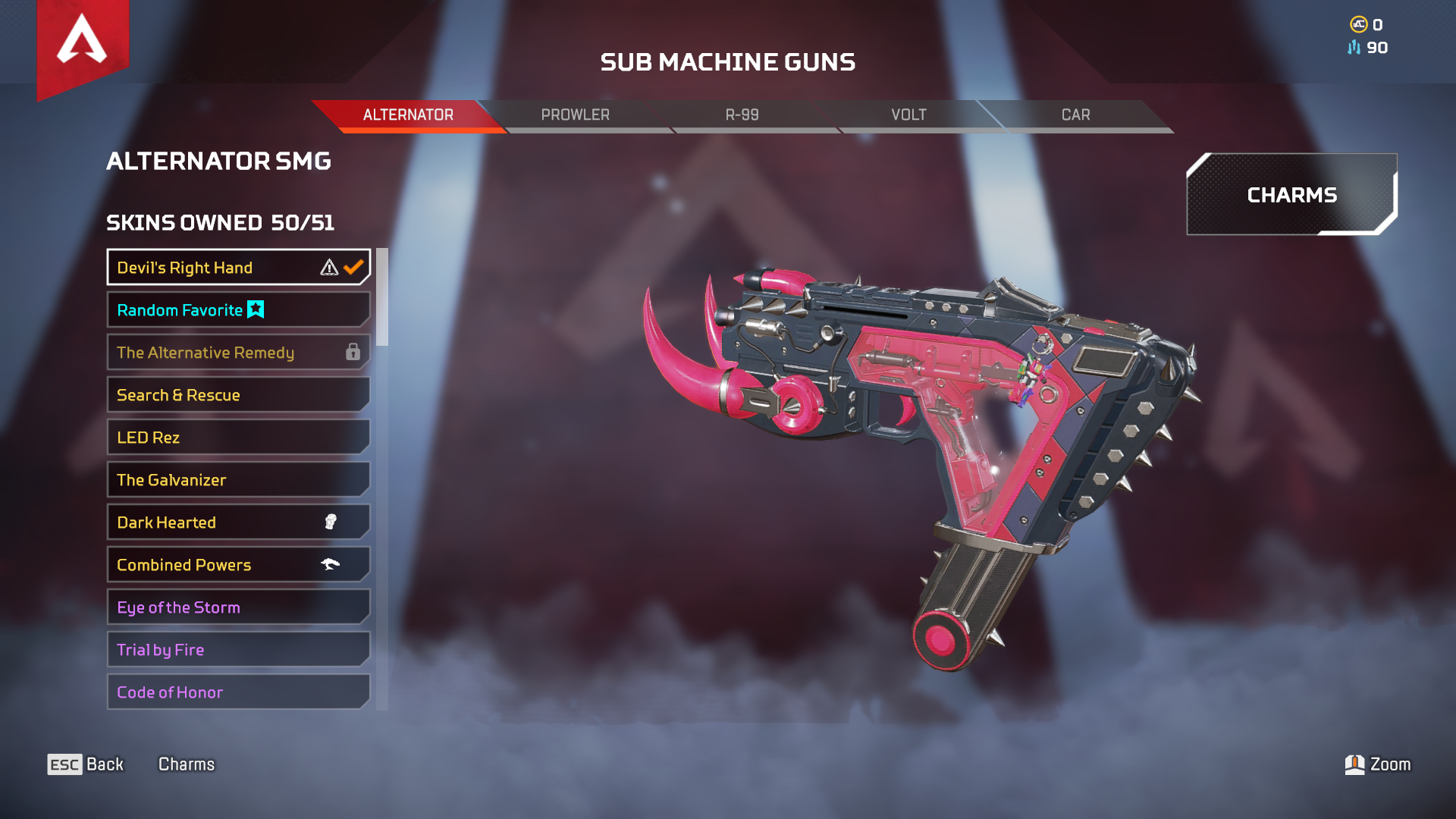Select the Alternator tab
Screen dimensions: 1456x819
pos(408,115)
